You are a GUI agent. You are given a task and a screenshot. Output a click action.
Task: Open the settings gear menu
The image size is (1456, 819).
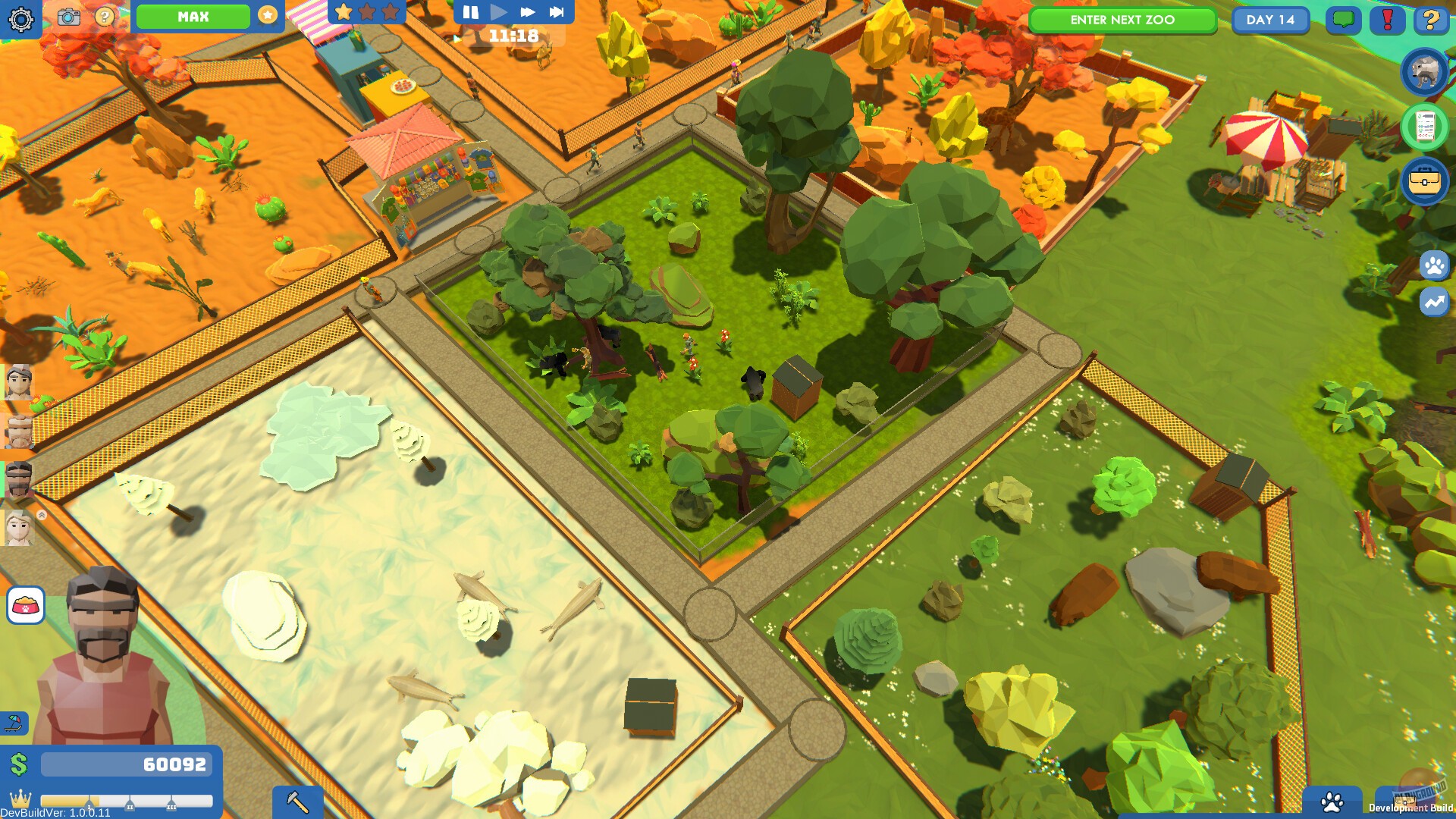23,20
